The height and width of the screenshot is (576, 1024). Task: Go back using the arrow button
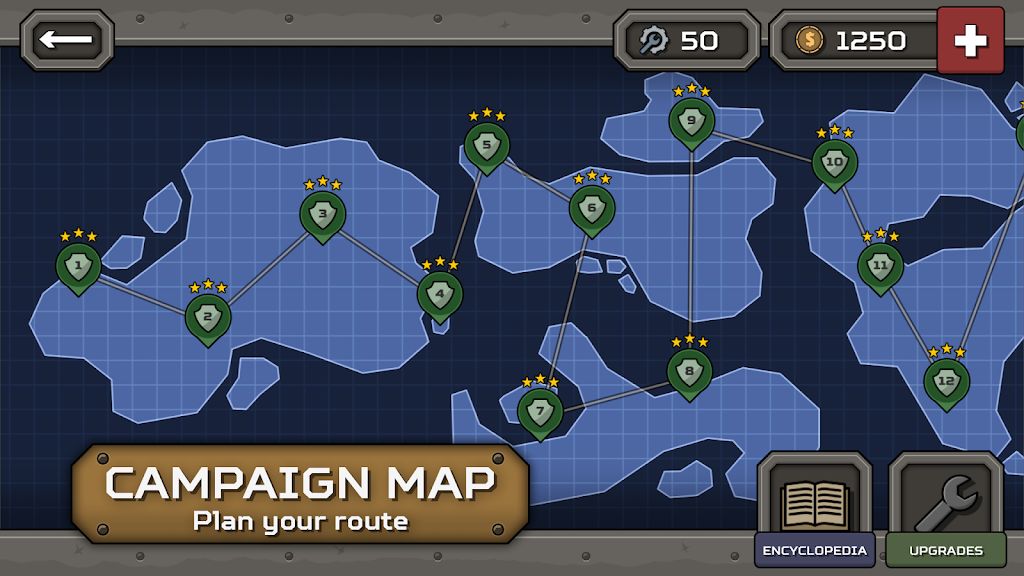(x=67, y=40)
